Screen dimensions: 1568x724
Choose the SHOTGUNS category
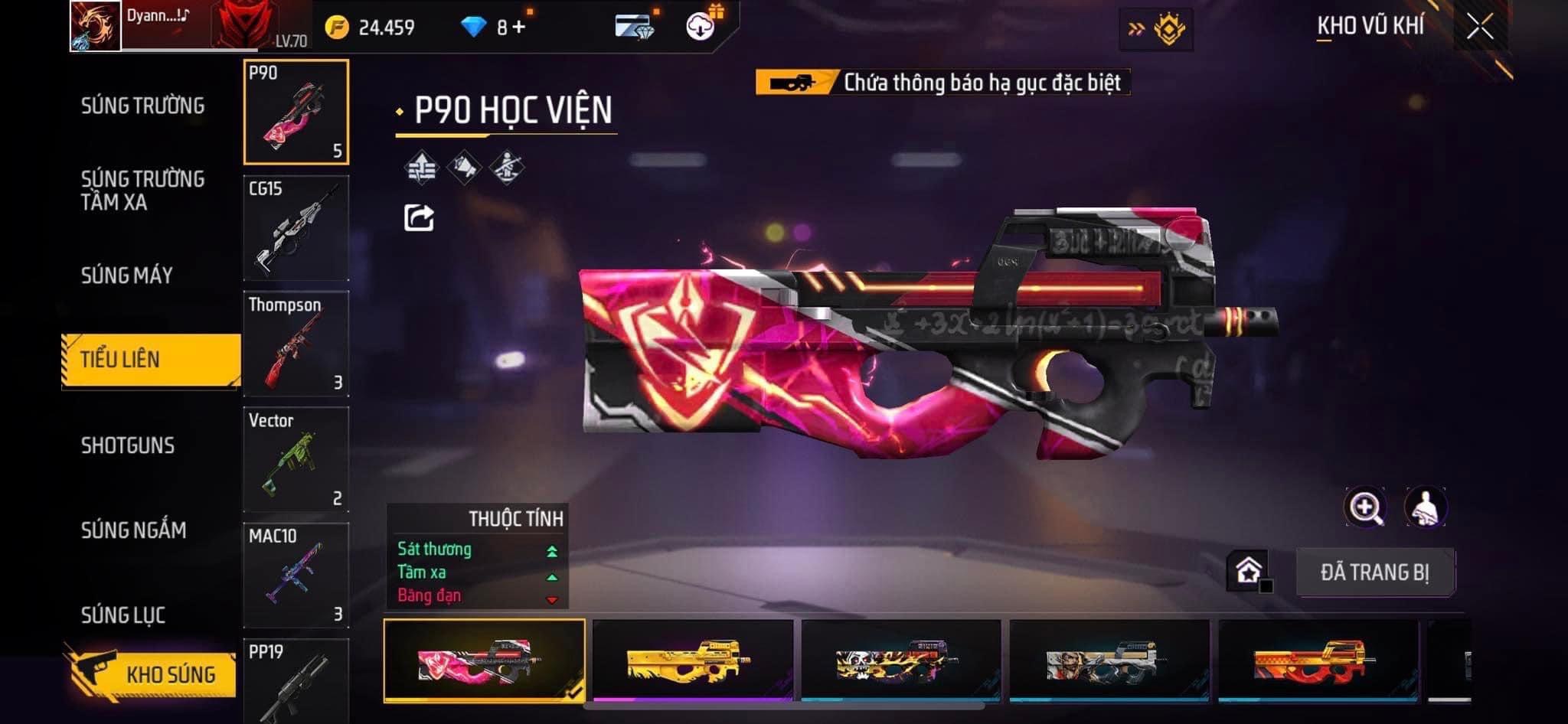128,445
